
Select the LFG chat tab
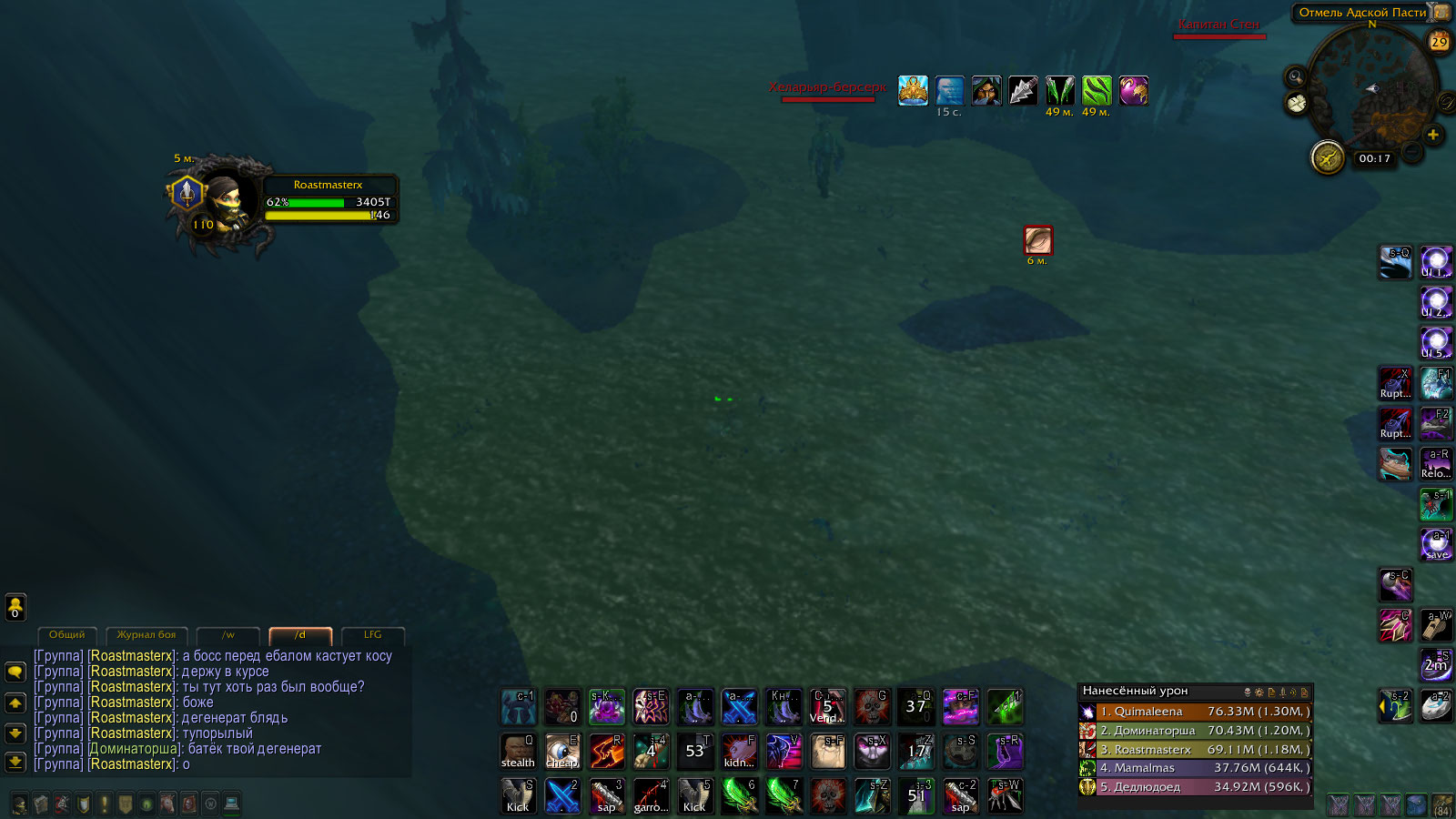coord(373,635)
